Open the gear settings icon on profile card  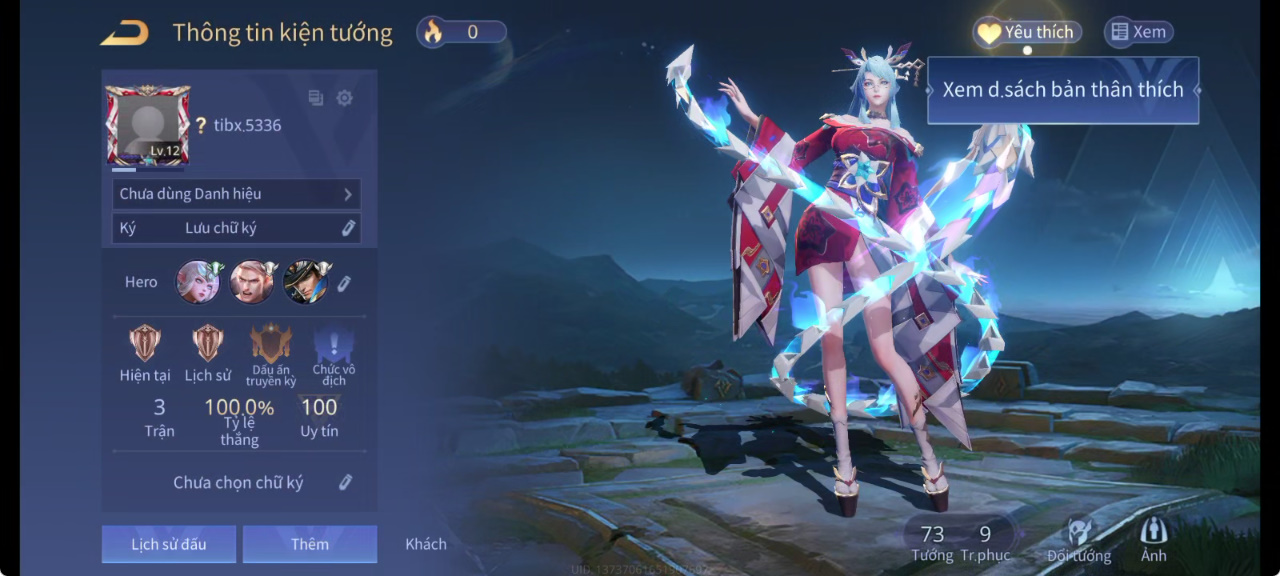[x=345, y=98]
